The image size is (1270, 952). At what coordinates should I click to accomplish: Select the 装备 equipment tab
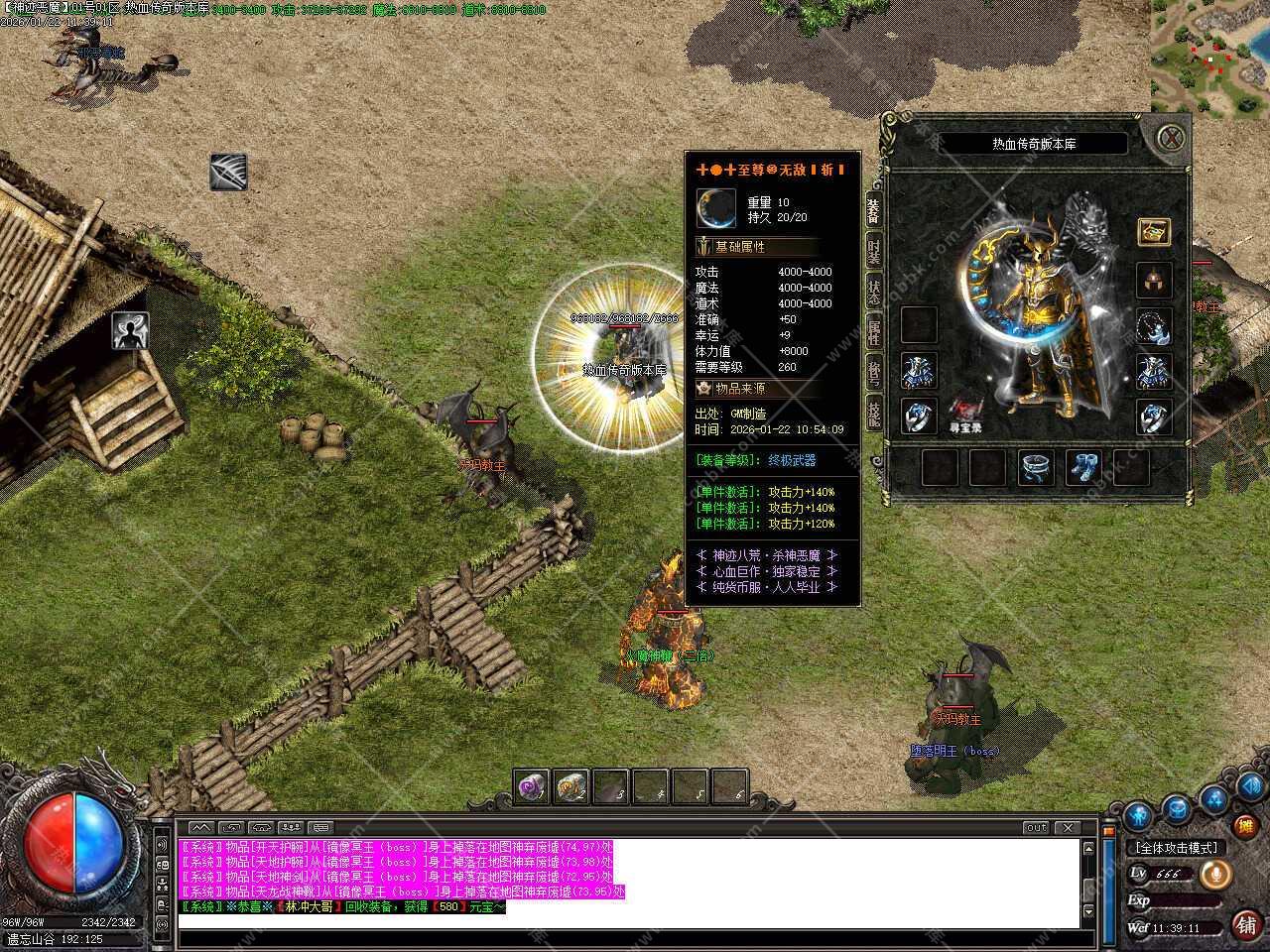point(874,209)
